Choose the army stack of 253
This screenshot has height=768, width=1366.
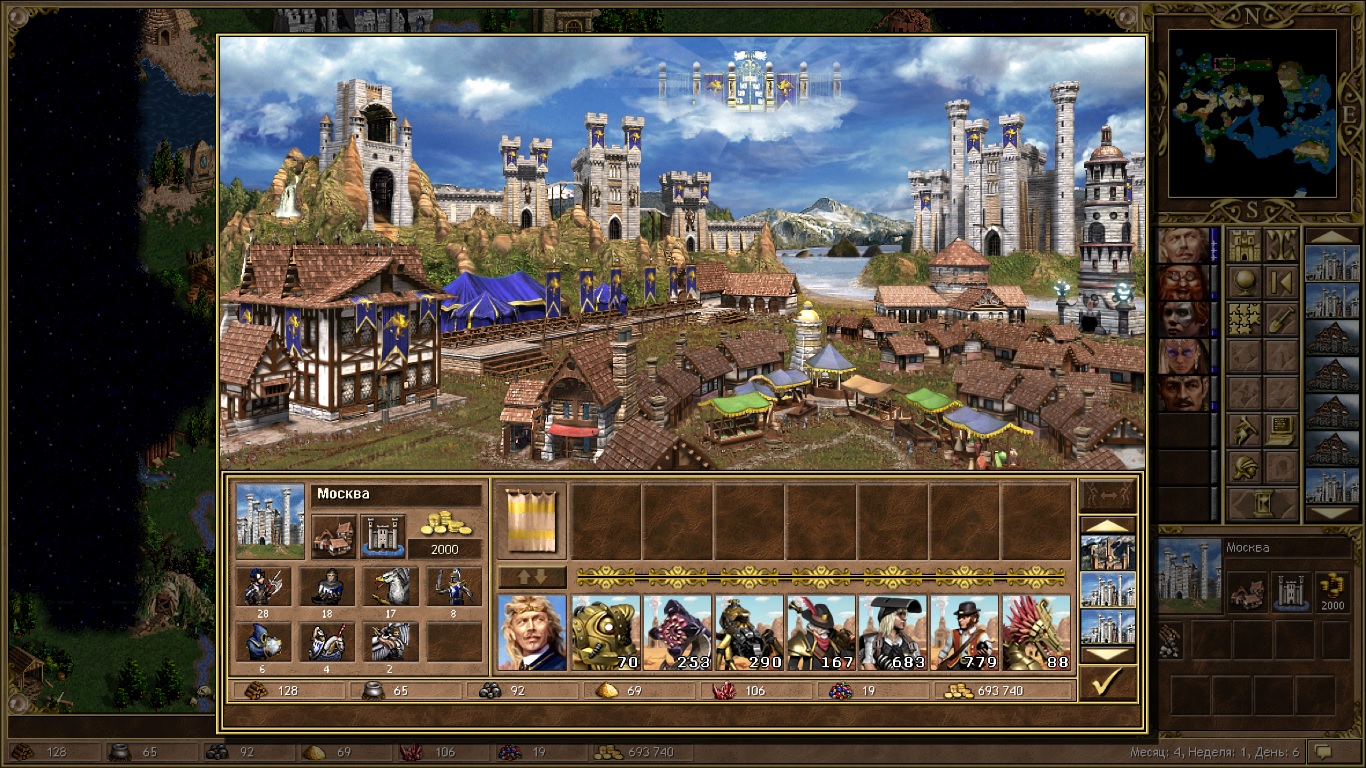tap(676, 632)
